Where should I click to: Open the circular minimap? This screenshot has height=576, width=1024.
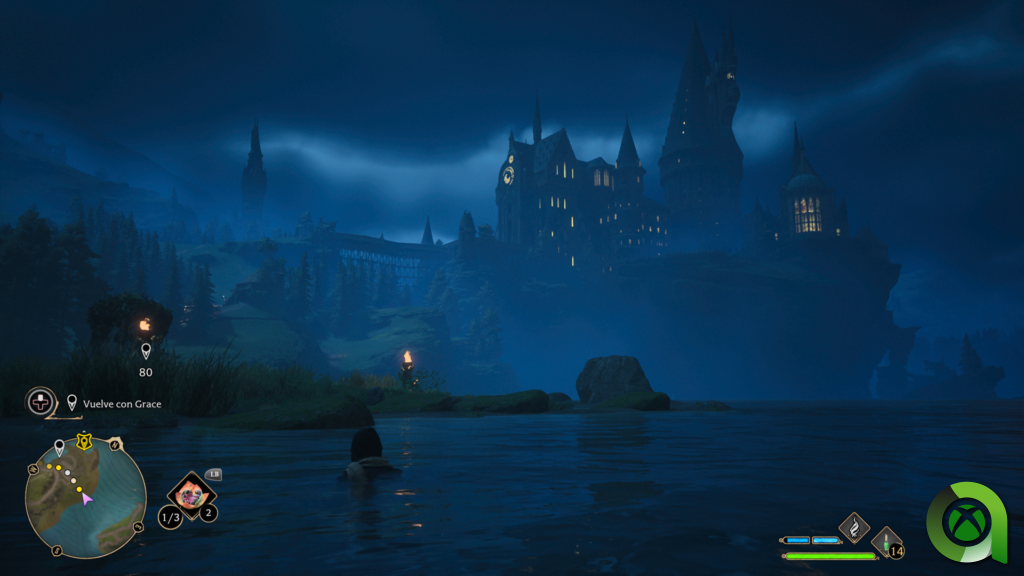tap(86, 497)
